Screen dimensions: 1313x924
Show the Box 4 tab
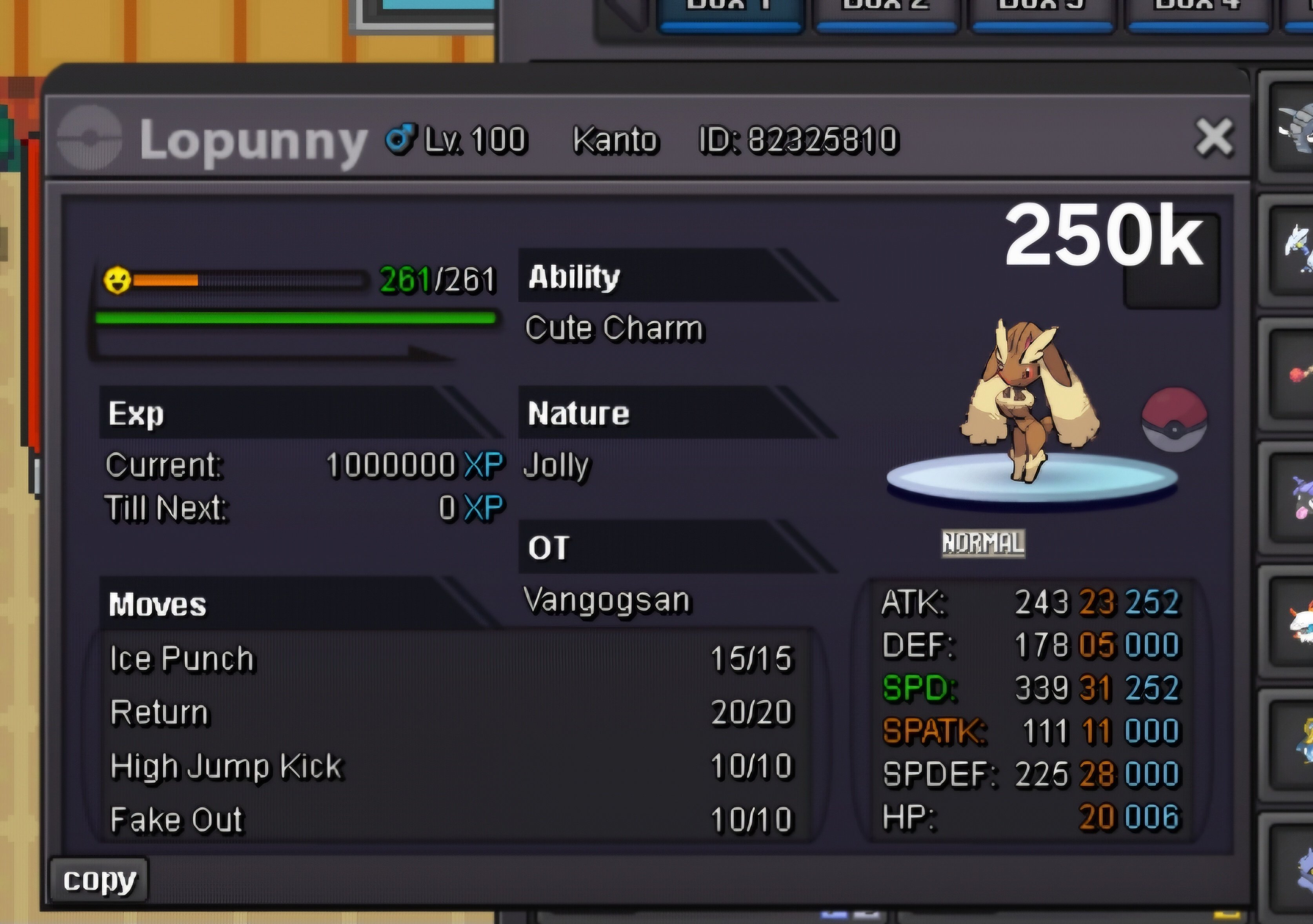coord(1197,11)
